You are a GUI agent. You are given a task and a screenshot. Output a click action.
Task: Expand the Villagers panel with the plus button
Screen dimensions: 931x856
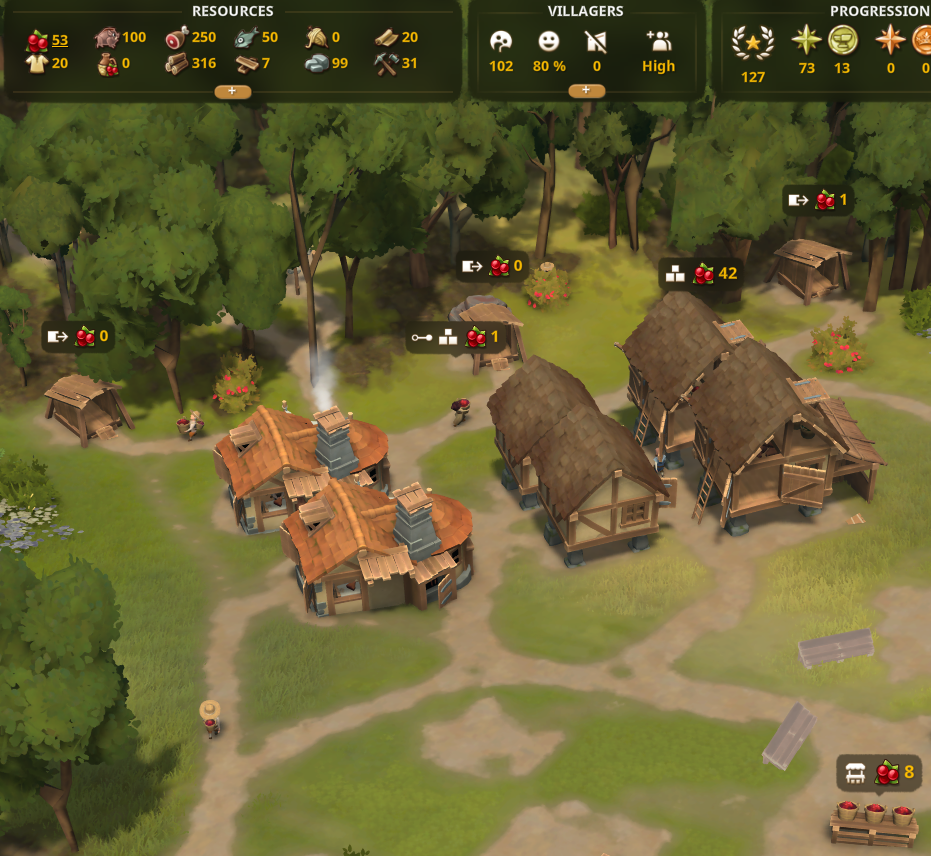pyautogui.click(x=586, y=91)
